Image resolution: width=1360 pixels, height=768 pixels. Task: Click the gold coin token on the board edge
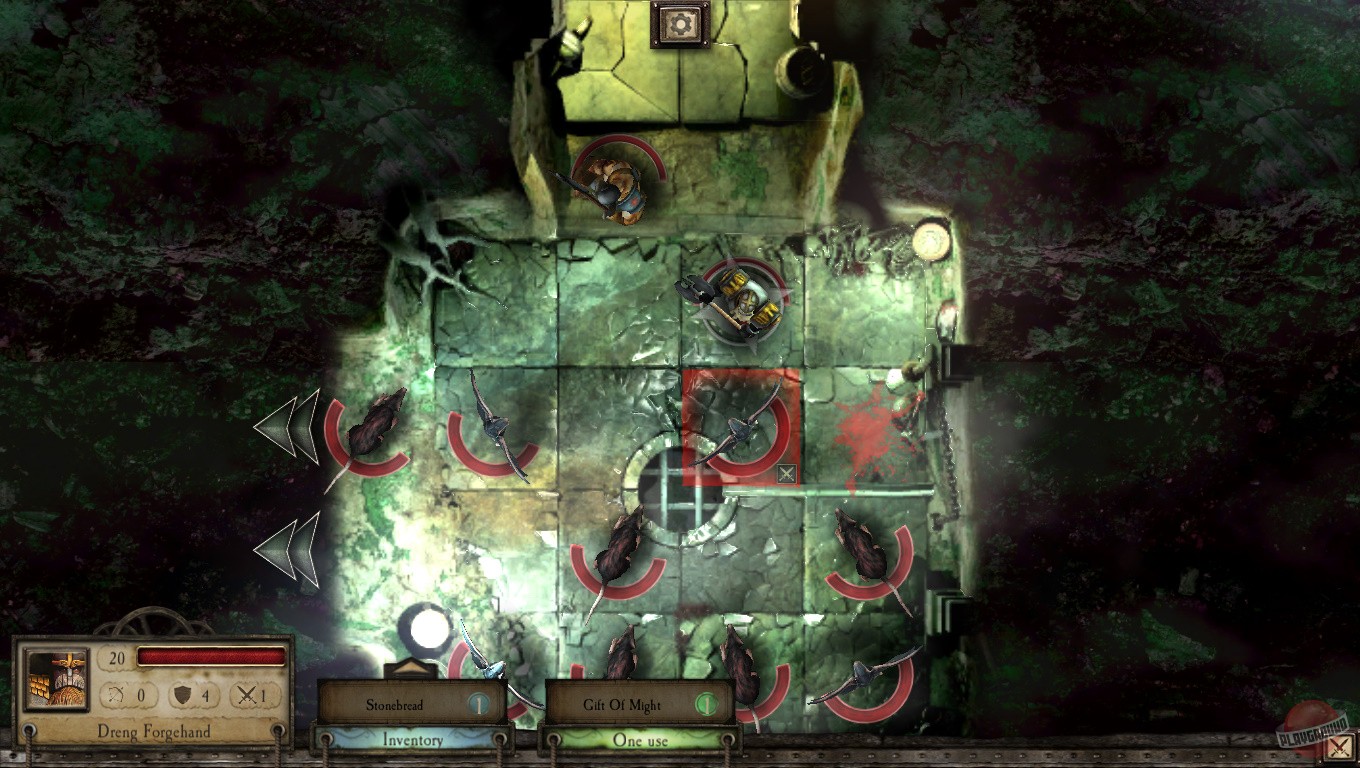(x=933, y=241)
